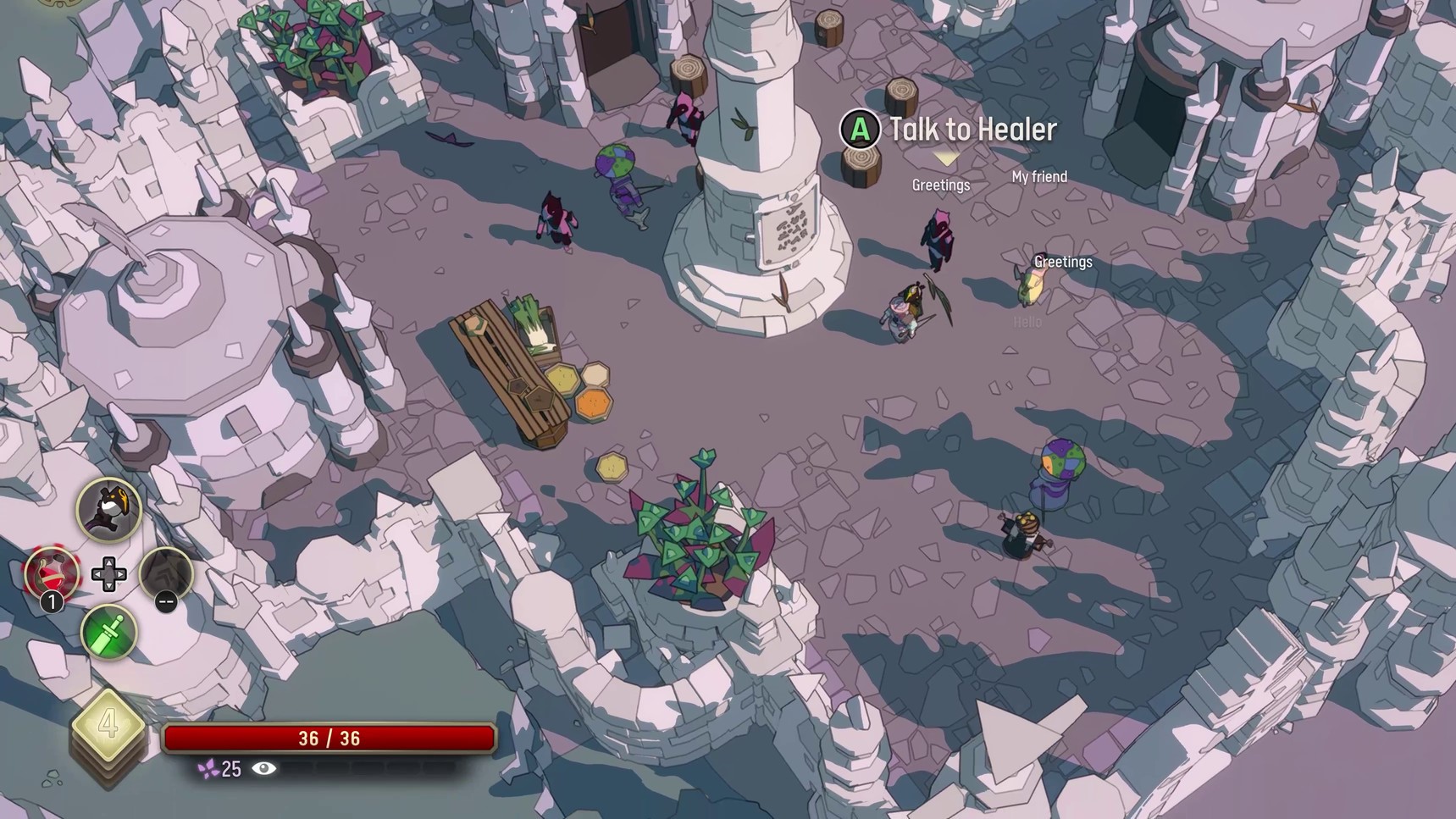Click the '--' charge counter badge
1456x819 pixels.
pyautogui.click(x=166, y=603)
